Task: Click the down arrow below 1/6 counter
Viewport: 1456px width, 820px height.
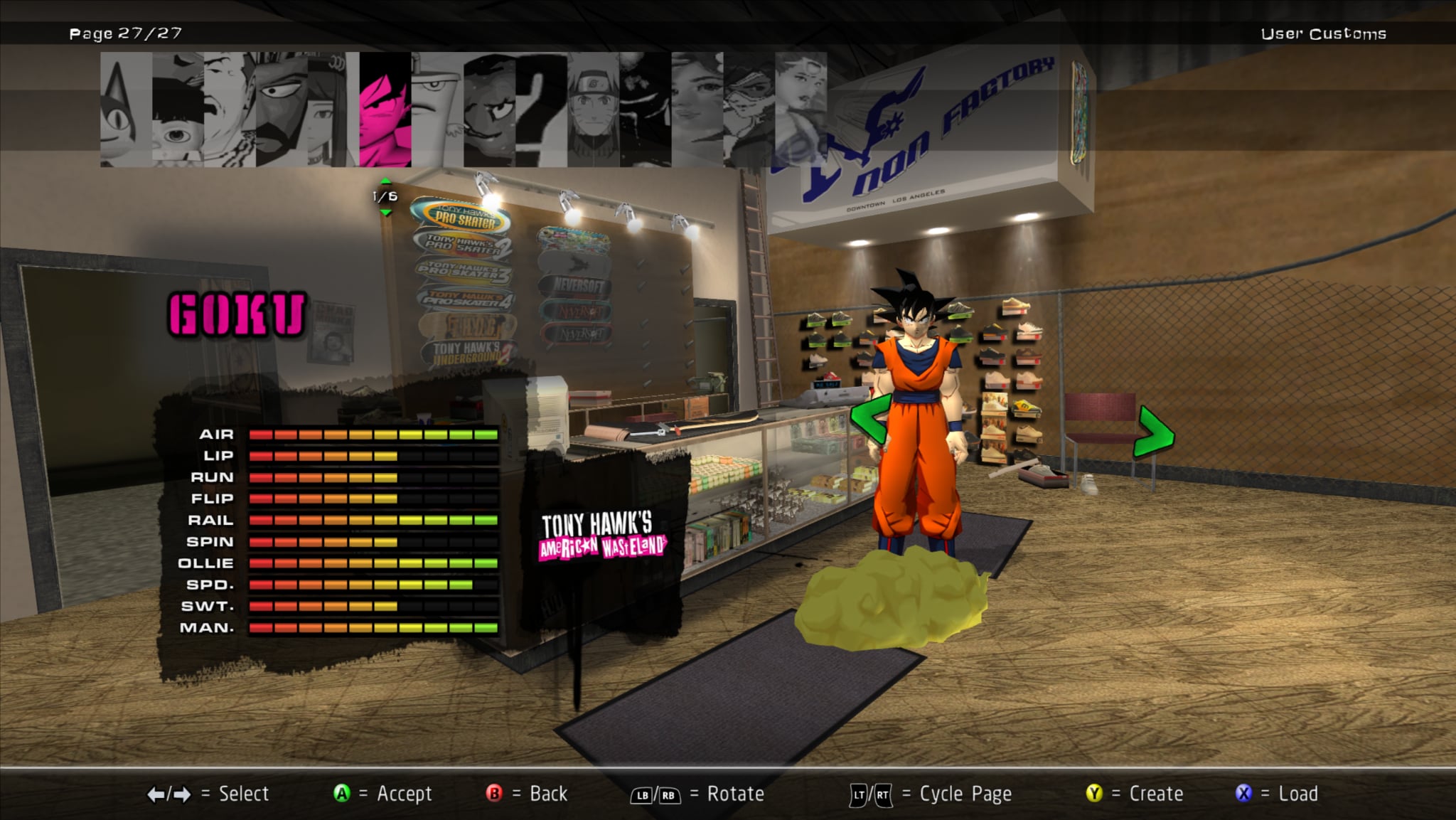Action: 385,212
